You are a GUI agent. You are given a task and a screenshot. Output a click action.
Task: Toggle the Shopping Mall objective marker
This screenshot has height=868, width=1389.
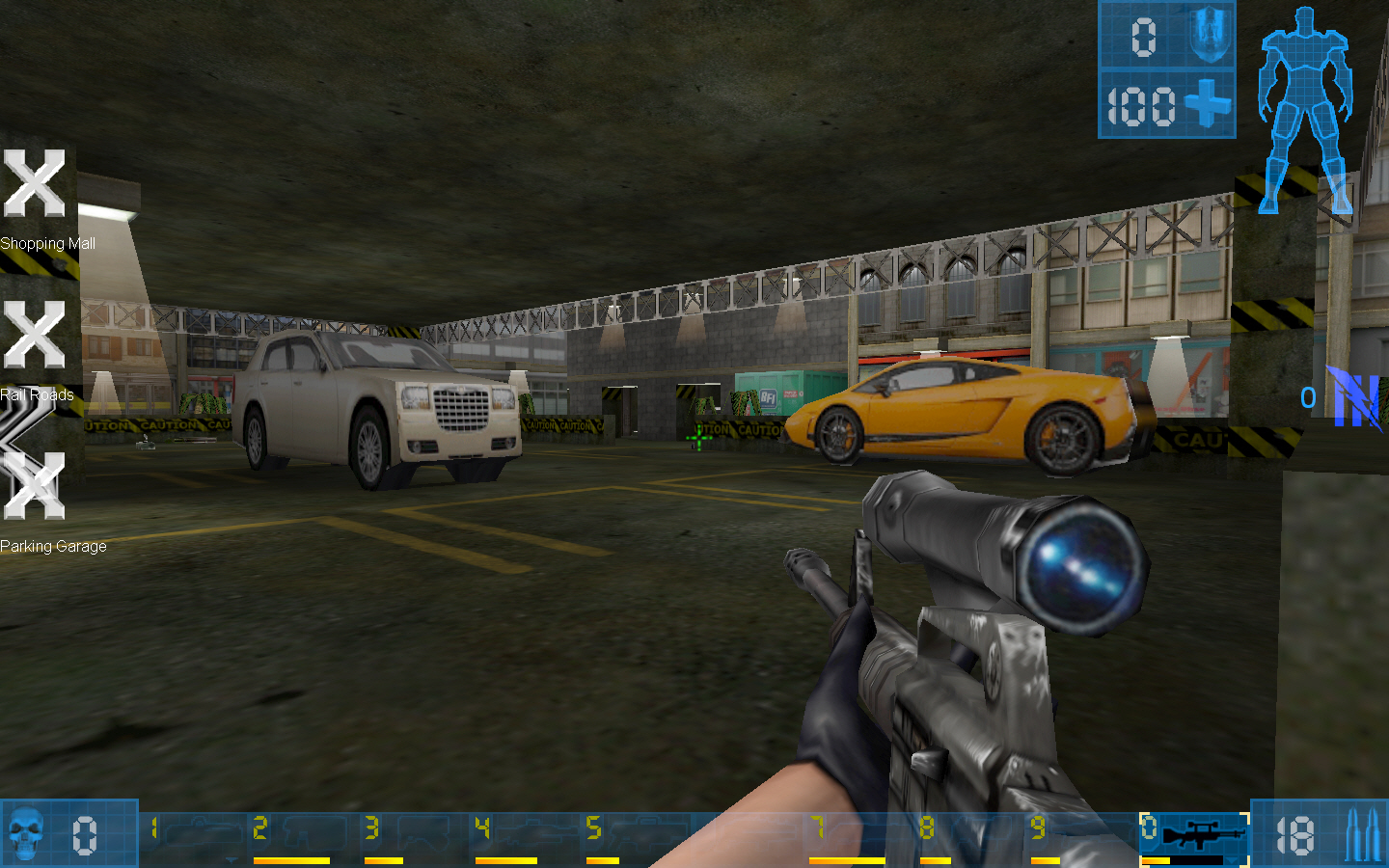35,185
